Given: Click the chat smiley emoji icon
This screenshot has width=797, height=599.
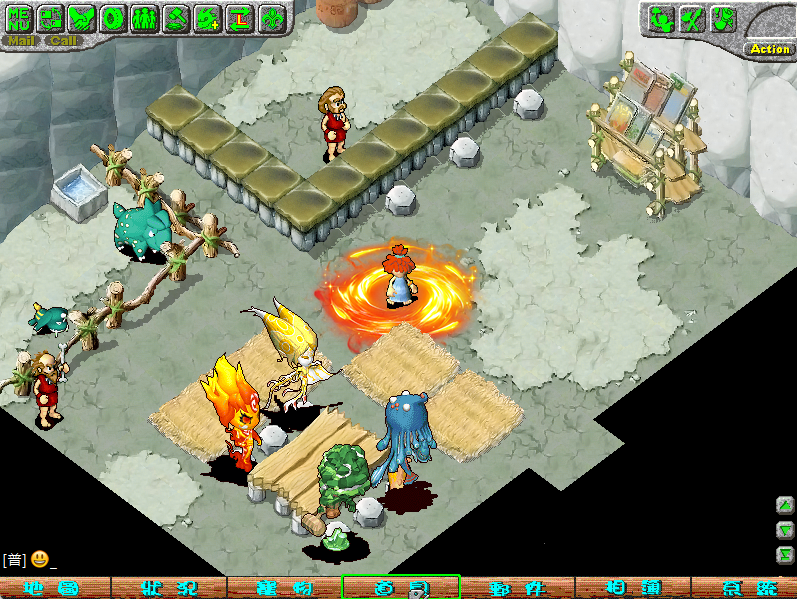Looking at the screenshot, I should coord(39,559).
